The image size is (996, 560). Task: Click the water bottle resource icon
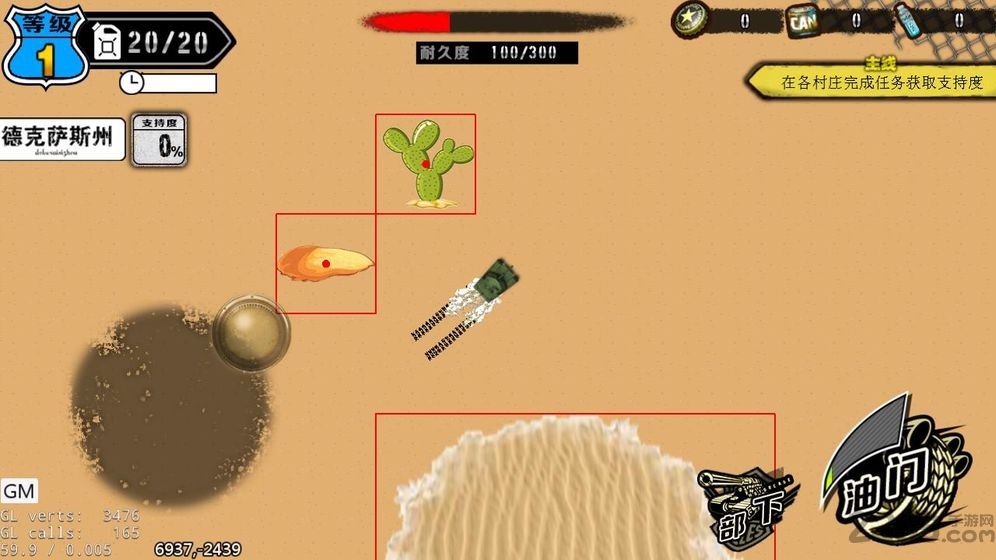coord(908,20)
